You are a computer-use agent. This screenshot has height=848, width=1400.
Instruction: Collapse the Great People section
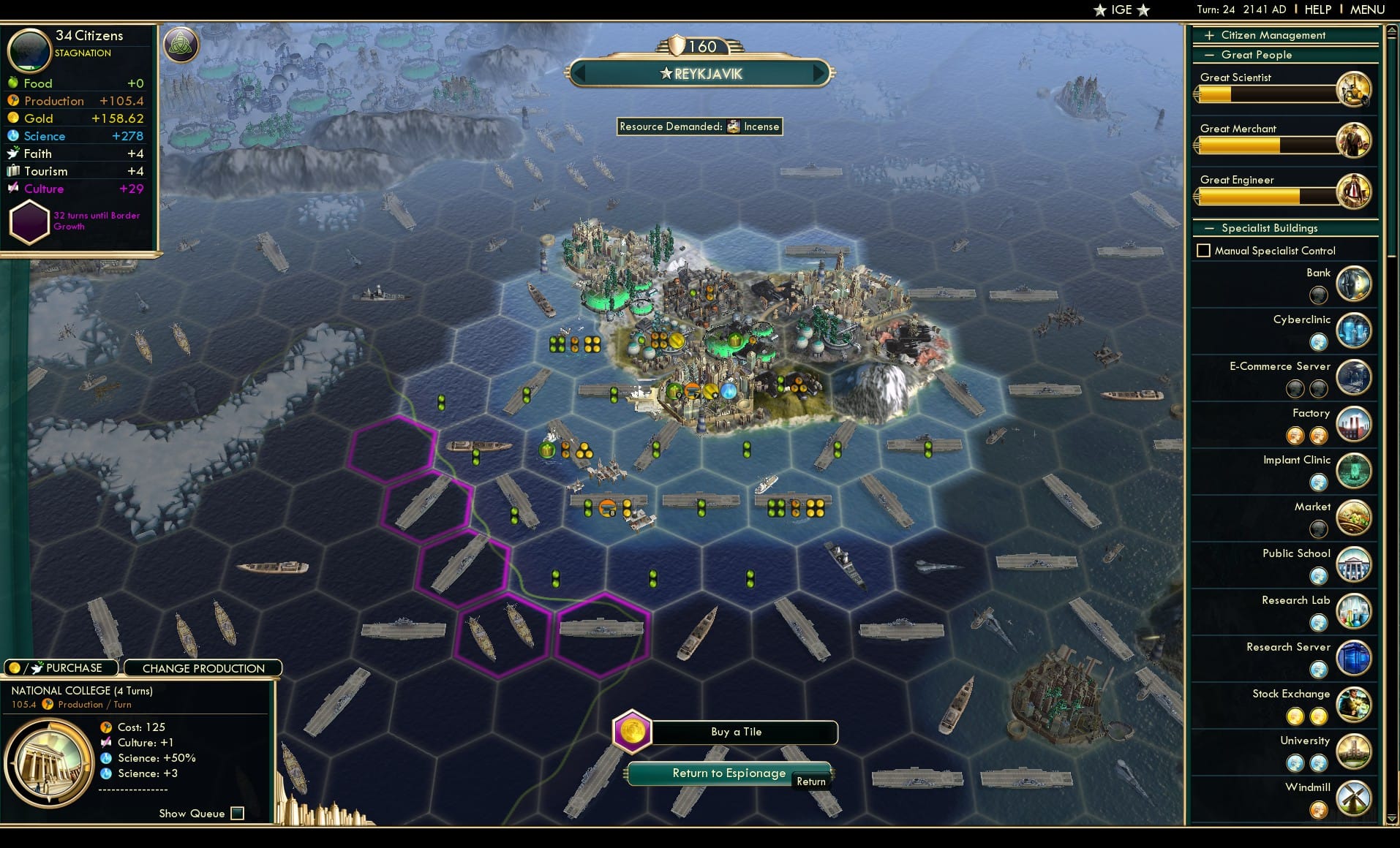coord(1209,55)
